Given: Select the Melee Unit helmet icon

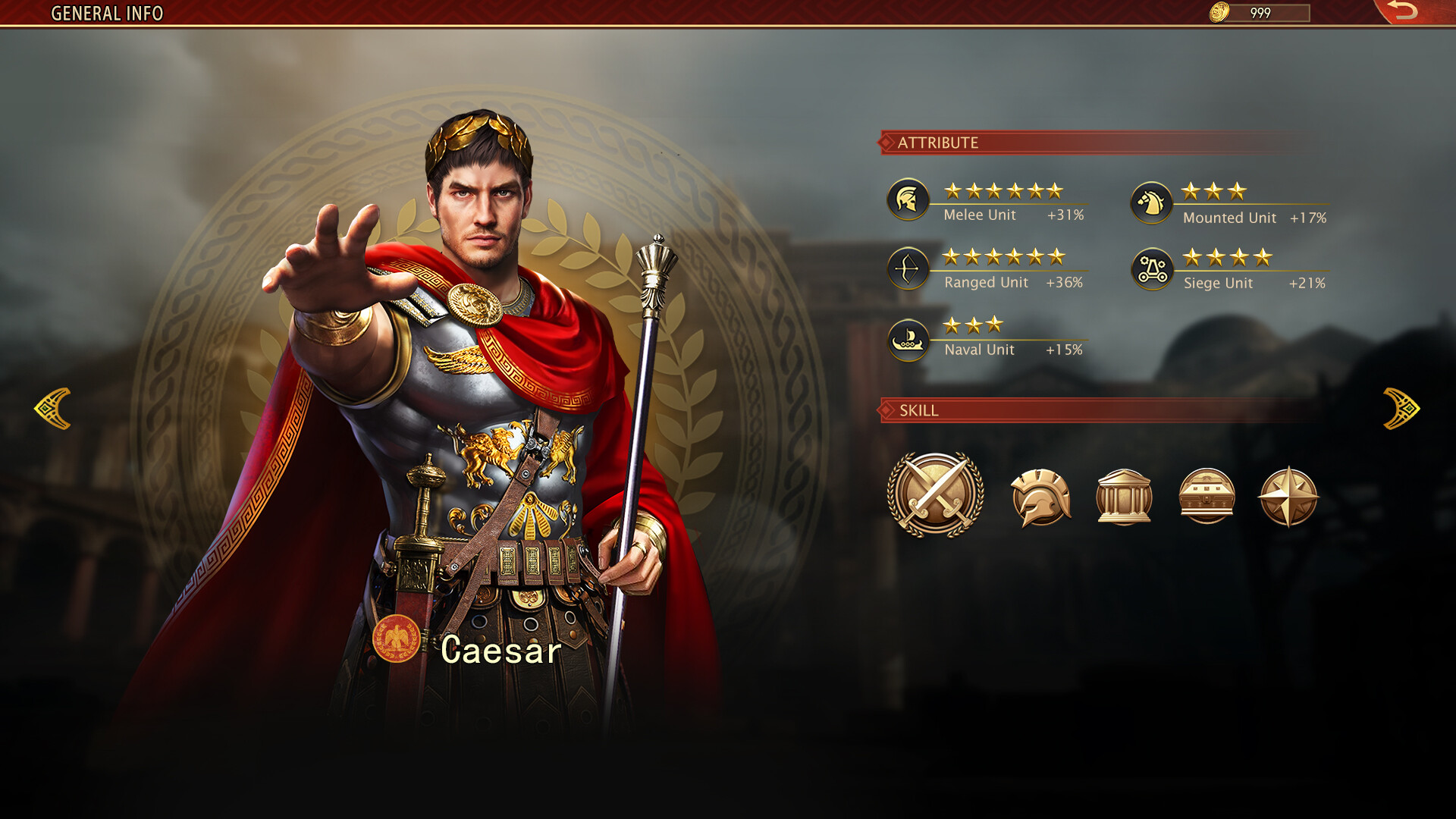Looking at the screenshot, I should pos(909,199).
